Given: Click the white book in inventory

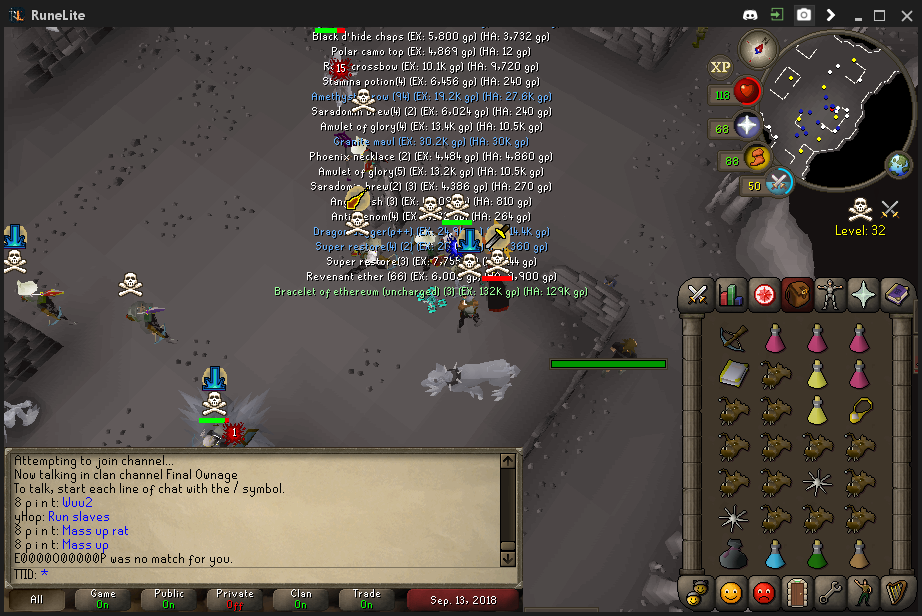Looking at the screenshot, I should [731, 373].
